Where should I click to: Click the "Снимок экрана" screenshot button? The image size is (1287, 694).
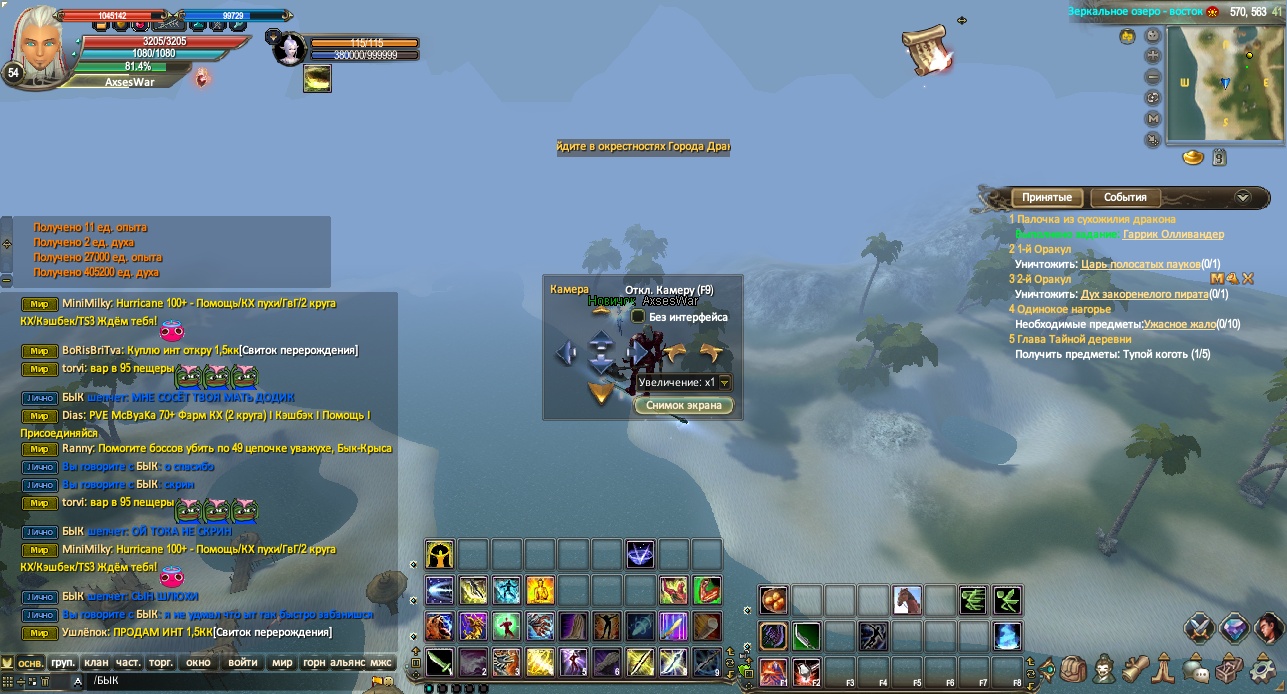(685, 405)
